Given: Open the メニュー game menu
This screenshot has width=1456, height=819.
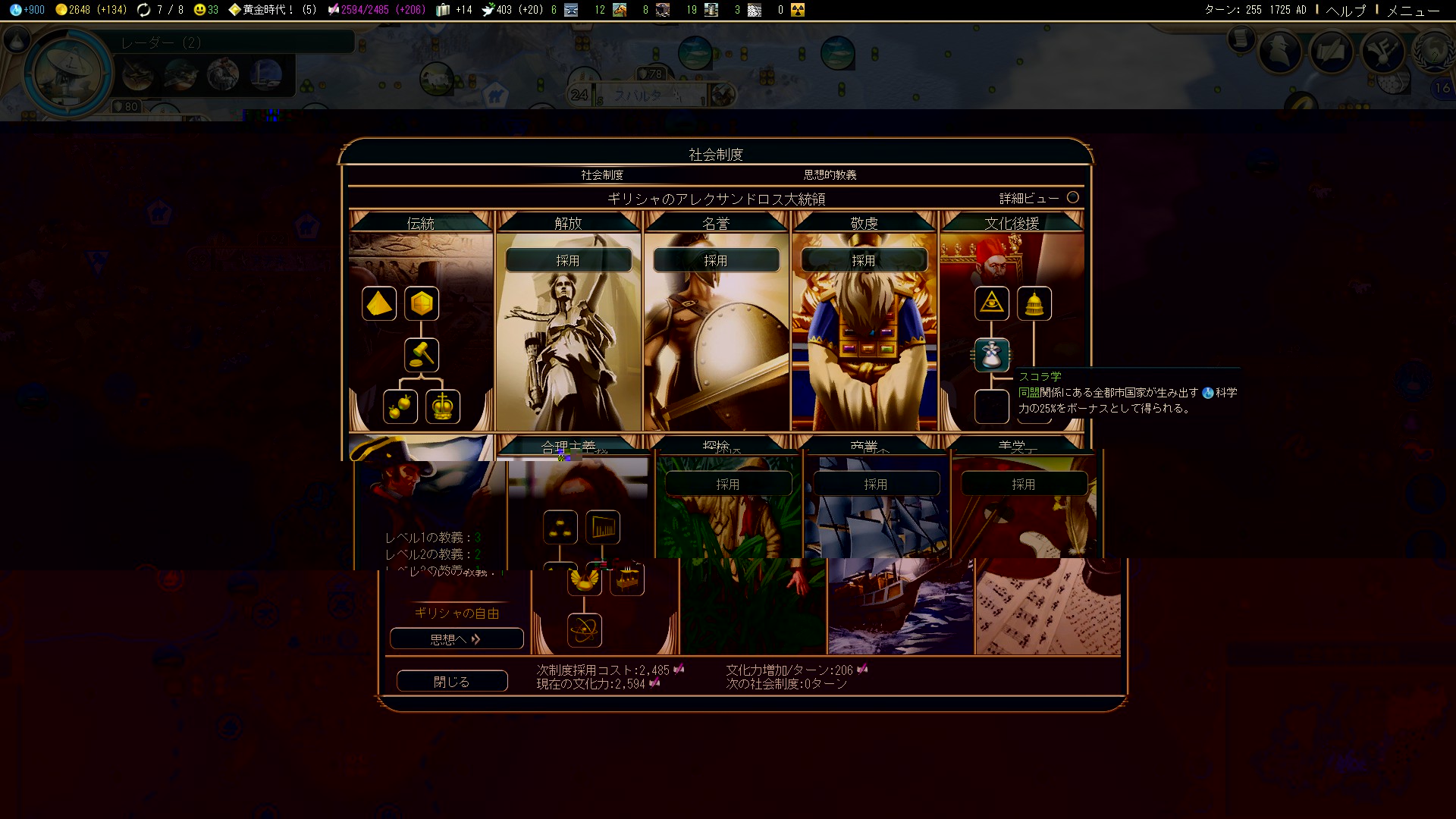Looking at the screenshot, I should [1413, 10].
